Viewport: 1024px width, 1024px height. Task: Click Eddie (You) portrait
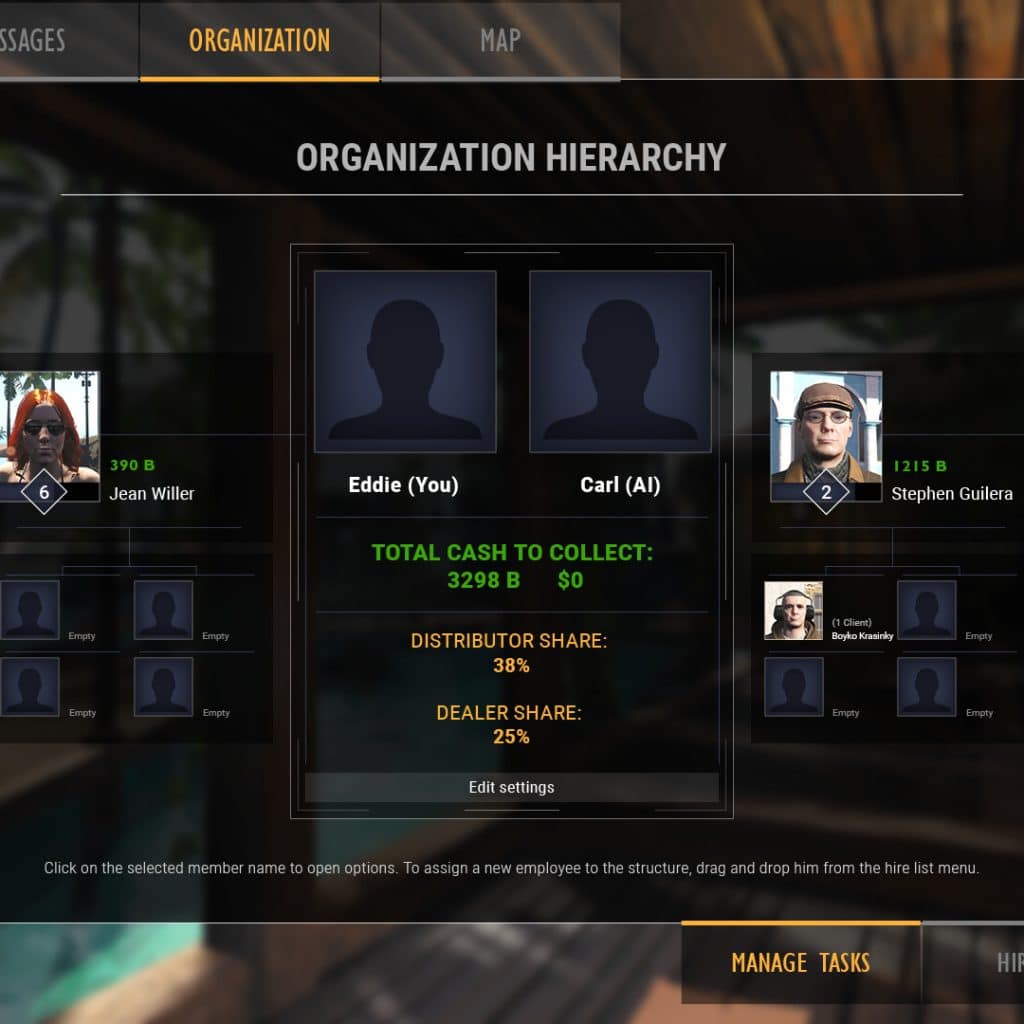click(405, 361)
